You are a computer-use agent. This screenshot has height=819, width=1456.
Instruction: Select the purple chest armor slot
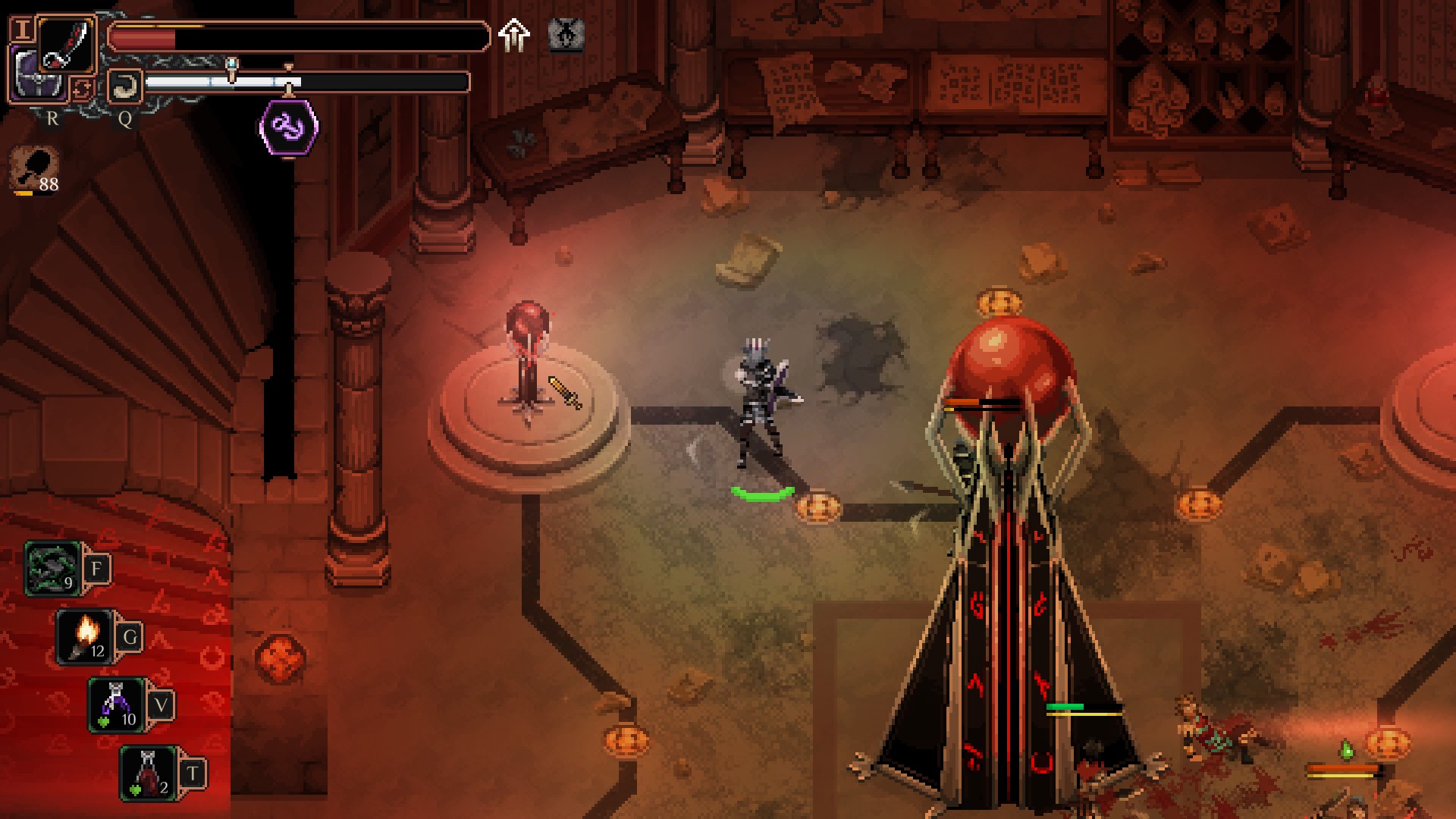[x=34, y=80]
